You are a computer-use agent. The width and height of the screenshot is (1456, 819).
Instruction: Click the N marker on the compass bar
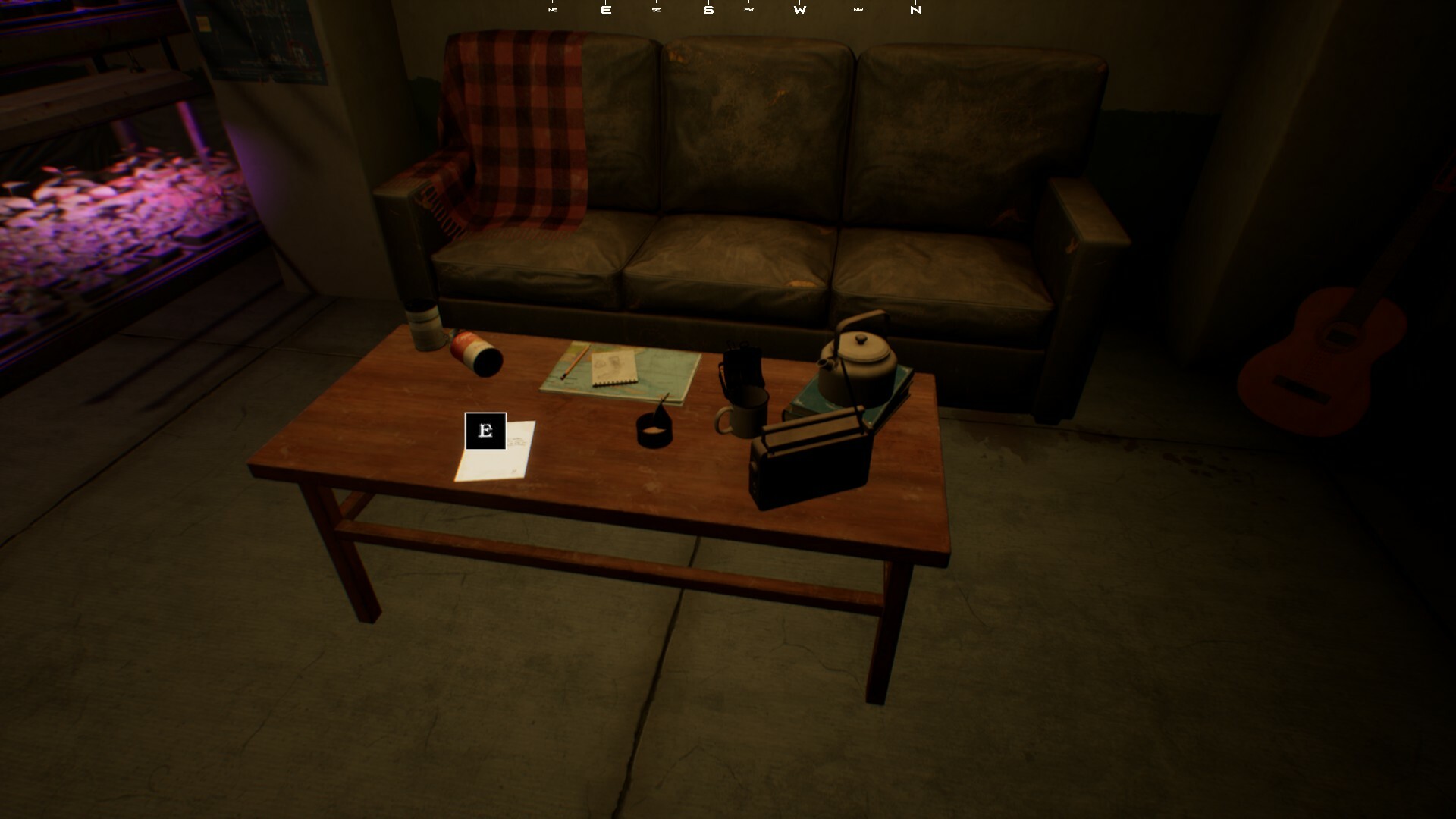pos(915,10)
